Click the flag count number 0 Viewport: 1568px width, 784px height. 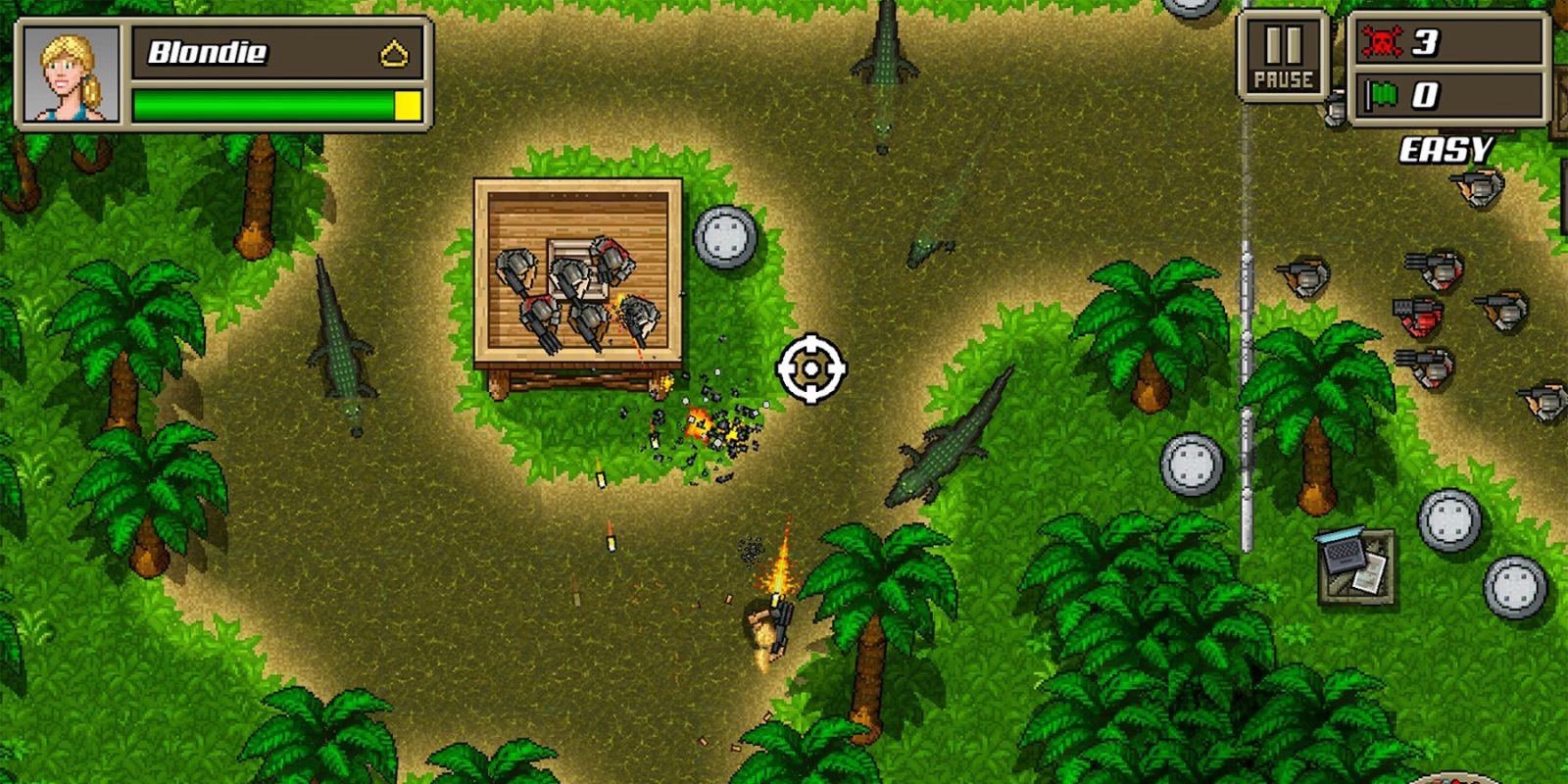(x=1426, y=95)
